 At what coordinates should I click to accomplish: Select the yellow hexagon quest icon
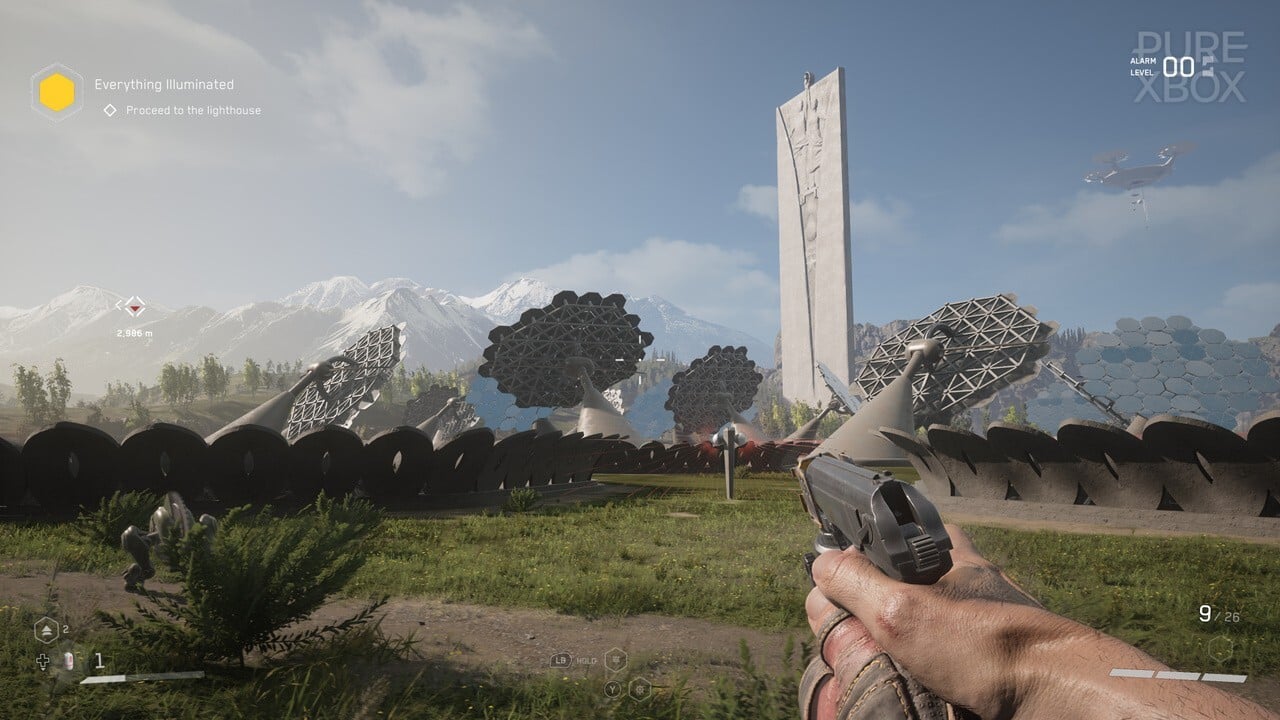point(57,93)
